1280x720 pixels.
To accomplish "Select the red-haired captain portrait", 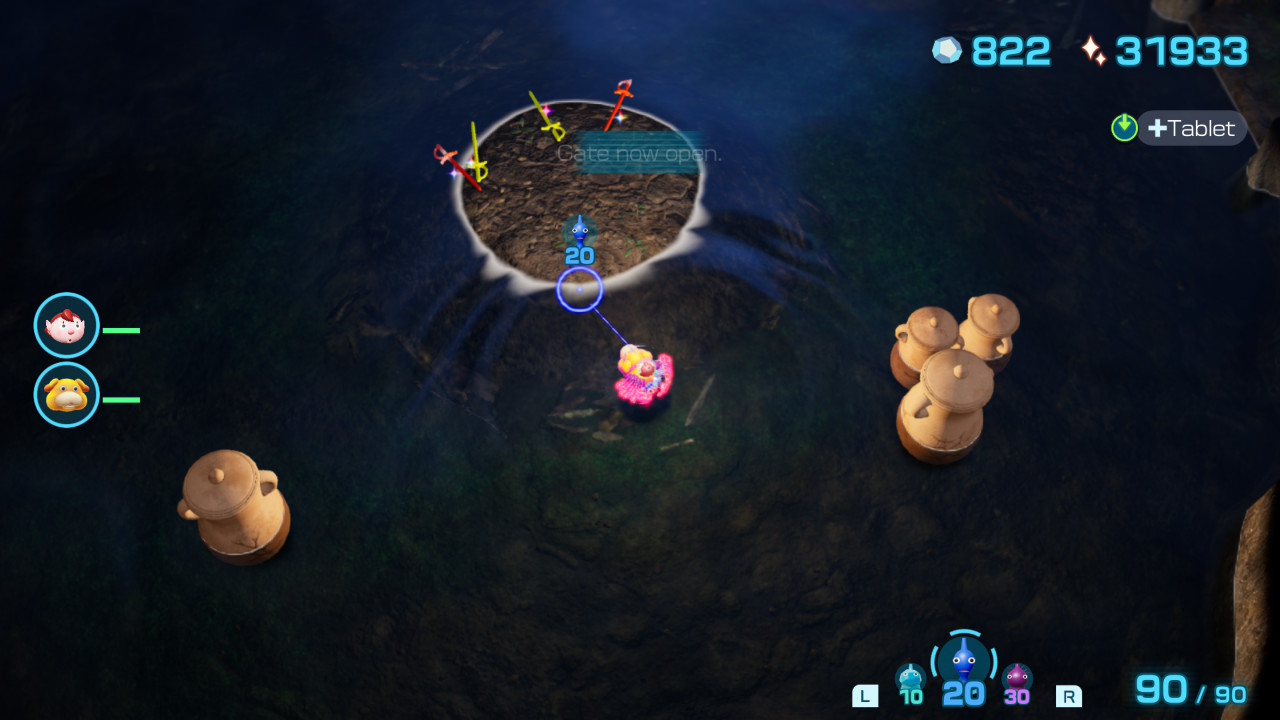I will coord(67,326).
